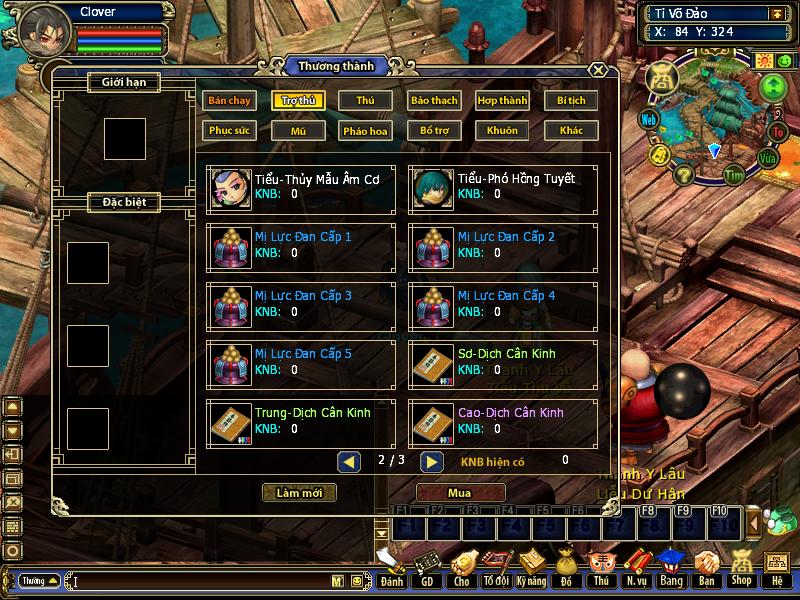
Task: Close the Thương thành shop window
Action: (x=597, y=71)
